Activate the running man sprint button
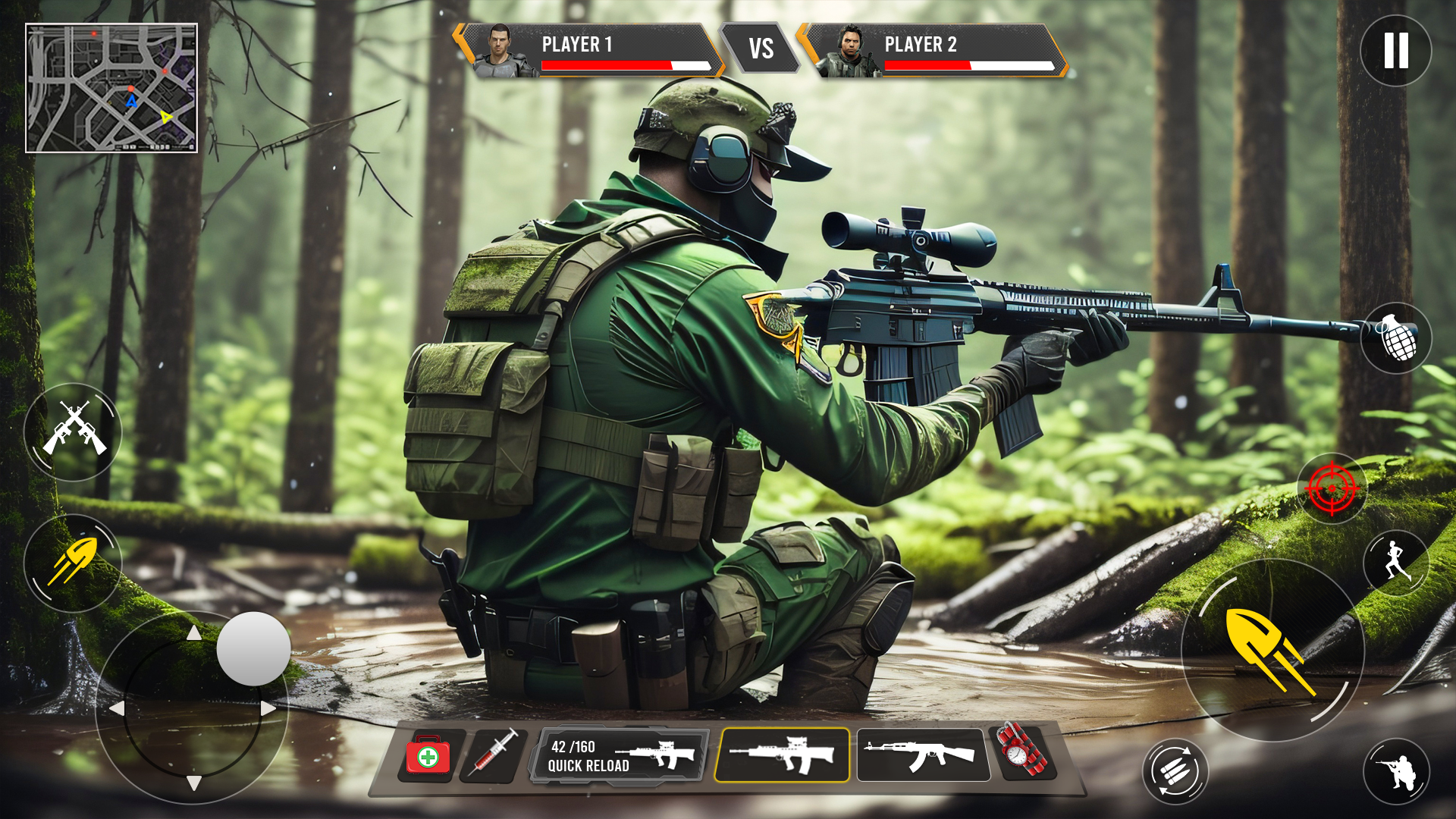1456x819 pixels. tap(1395, 562)
